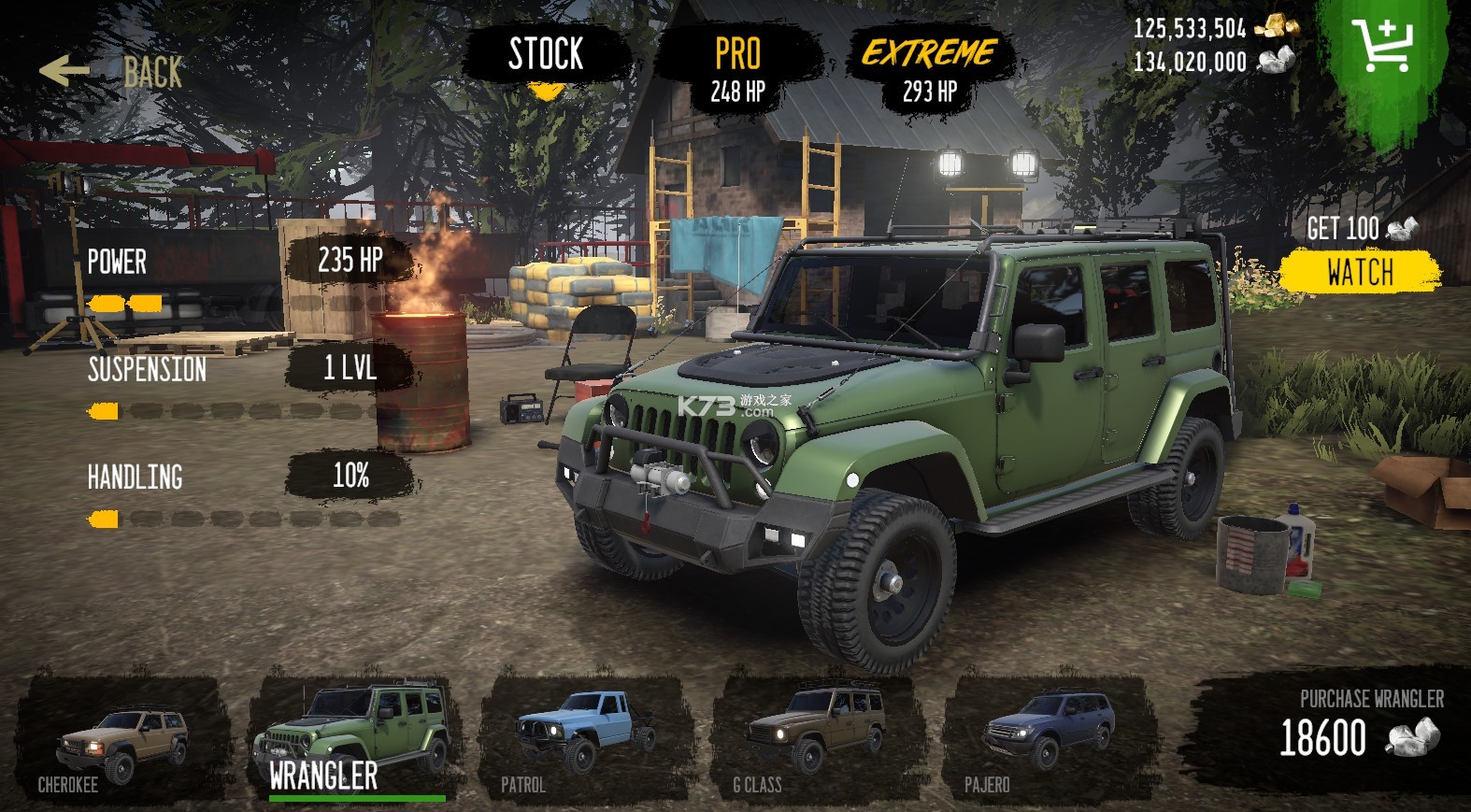Select the green Wrangler thumbnail
Screen dimensions: 1471x812
[352, 738]
